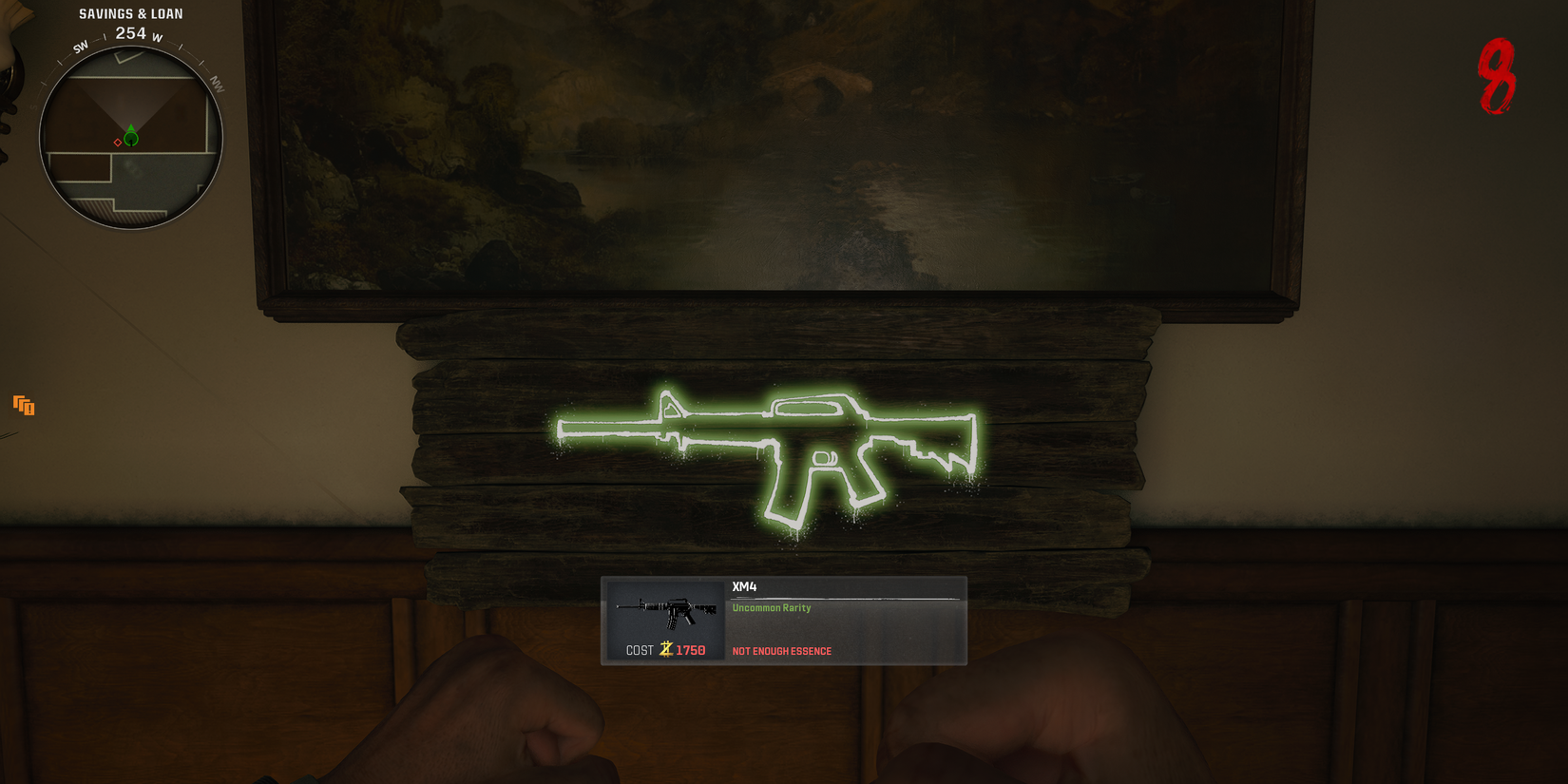
Task: Click the red objective diamond on the minimap
Action: 117,143
